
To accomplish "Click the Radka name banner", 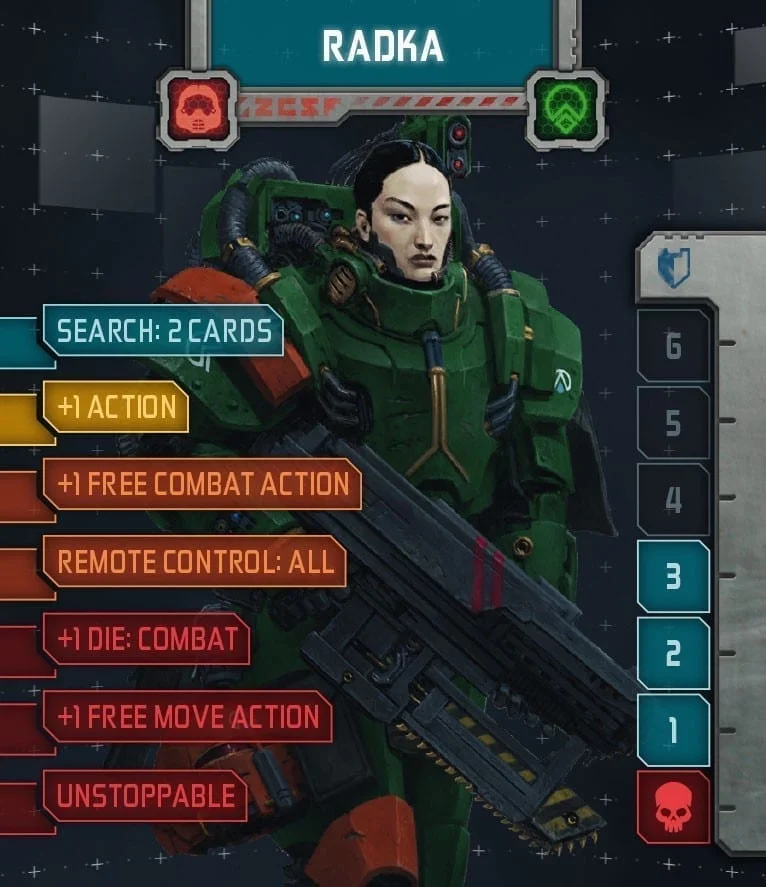I will point(381,45).
